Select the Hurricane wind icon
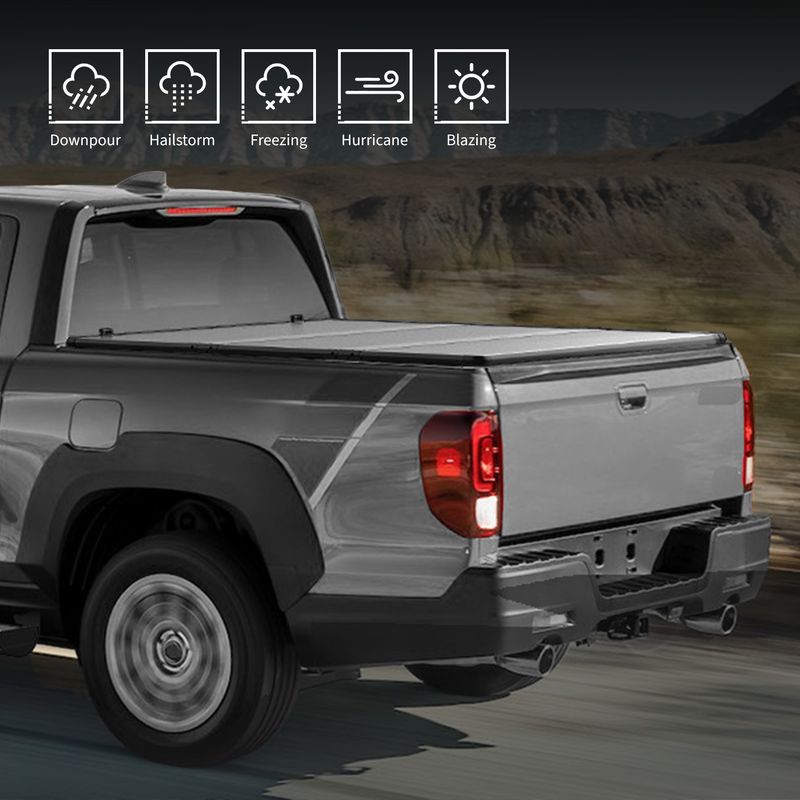800x800 pixels. 375,87
